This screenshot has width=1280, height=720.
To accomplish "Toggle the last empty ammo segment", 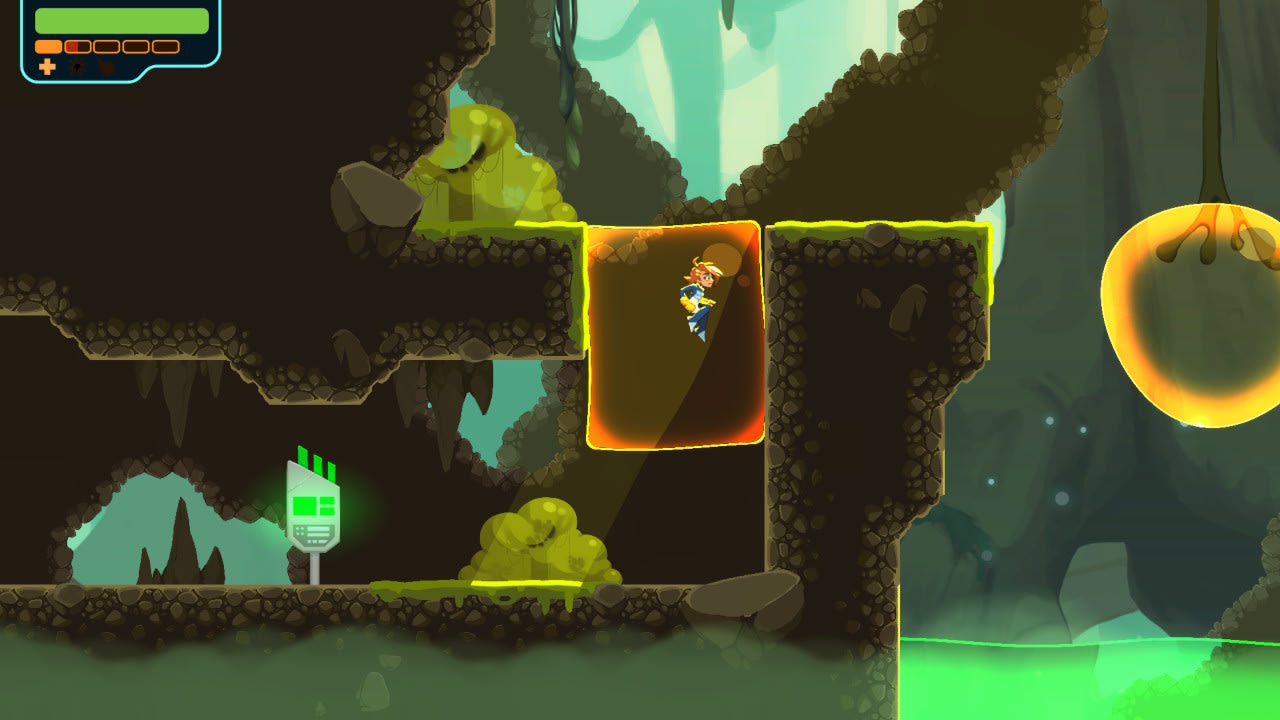I will [x=165, y=47].
